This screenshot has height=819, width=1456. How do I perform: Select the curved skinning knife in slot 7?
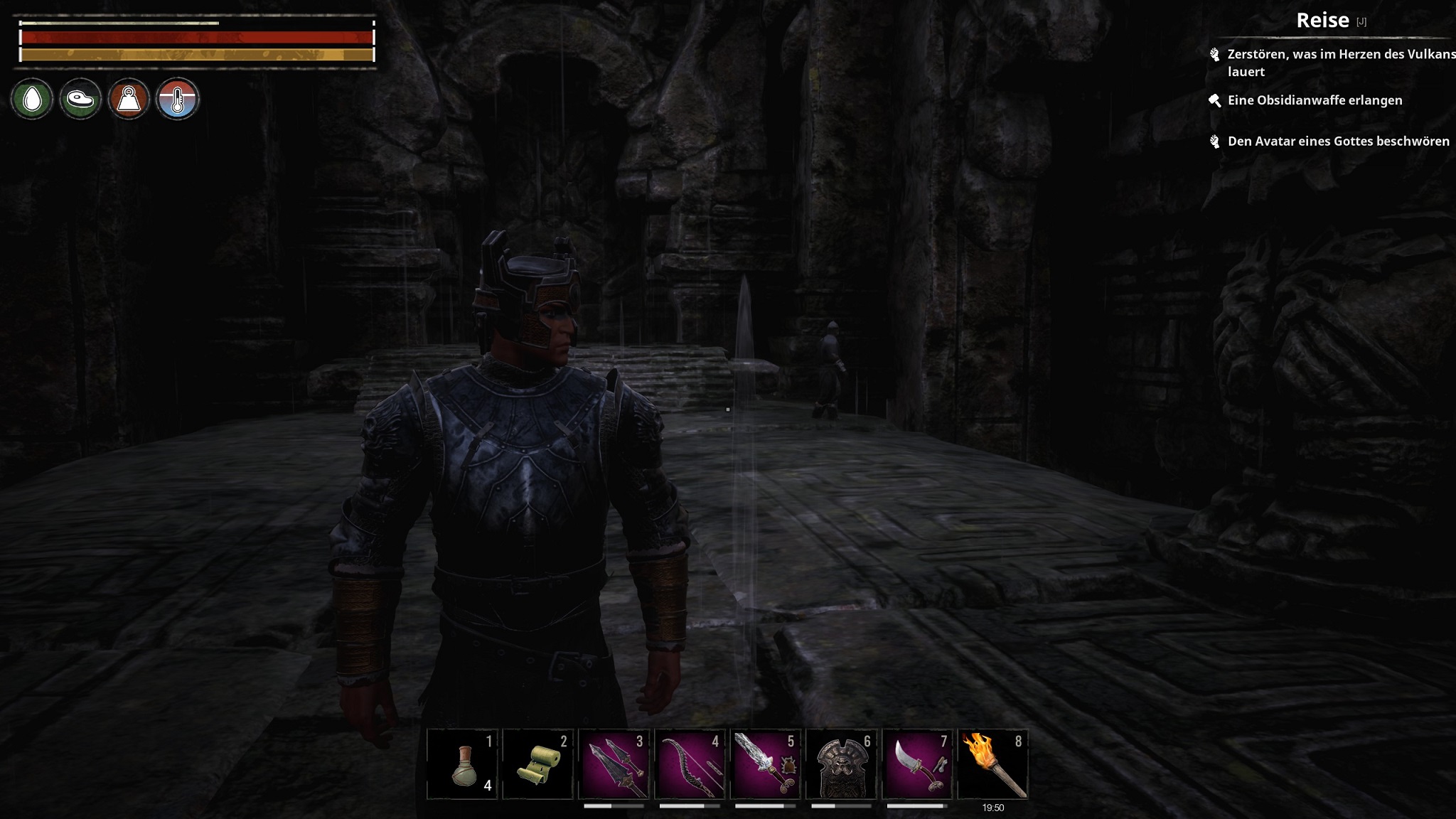click(917, 765)
